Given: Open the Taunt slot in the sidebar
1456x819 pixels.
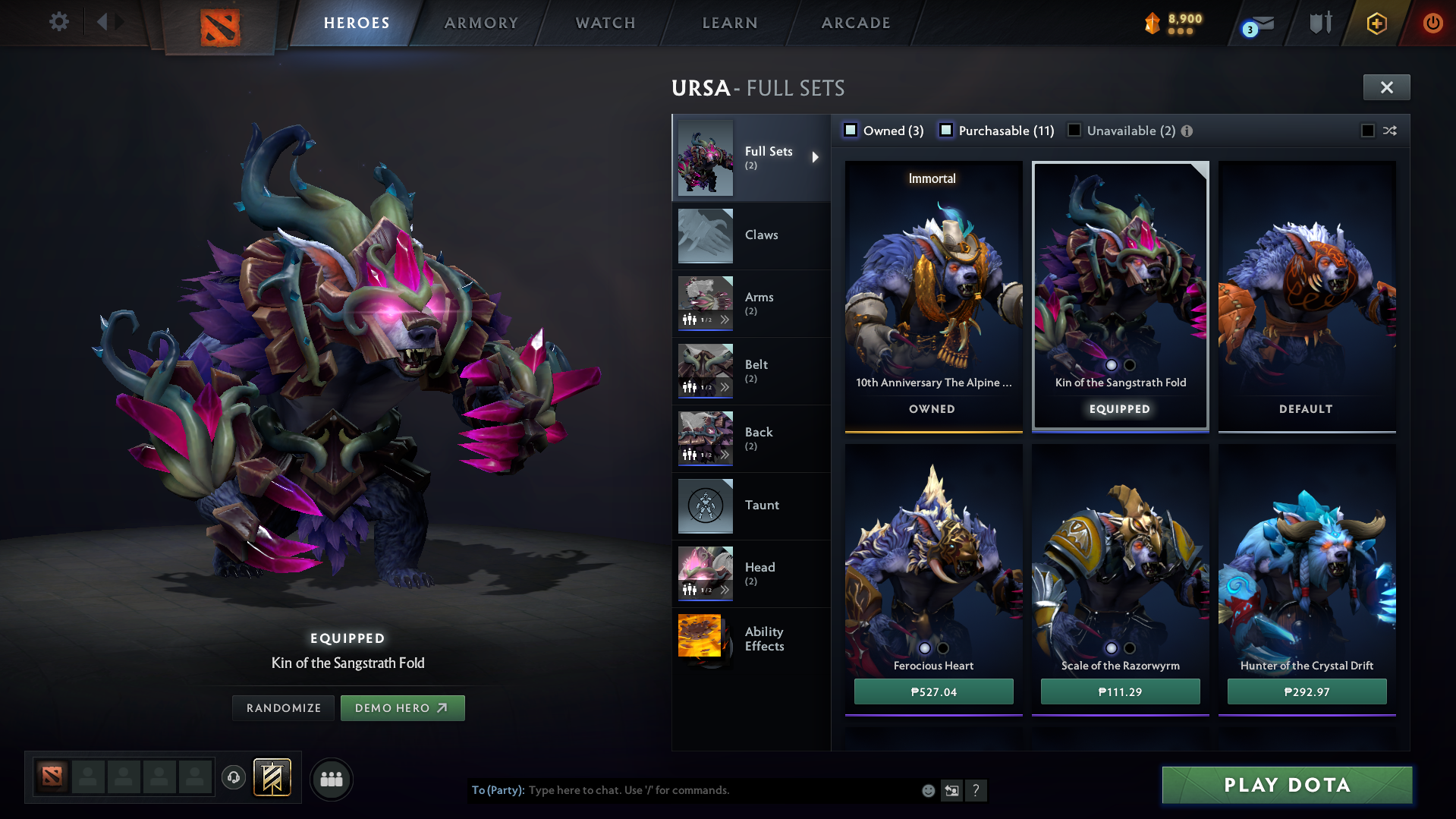Looking at the screenshot, I should pyautogui.click(x=762, y=505).
